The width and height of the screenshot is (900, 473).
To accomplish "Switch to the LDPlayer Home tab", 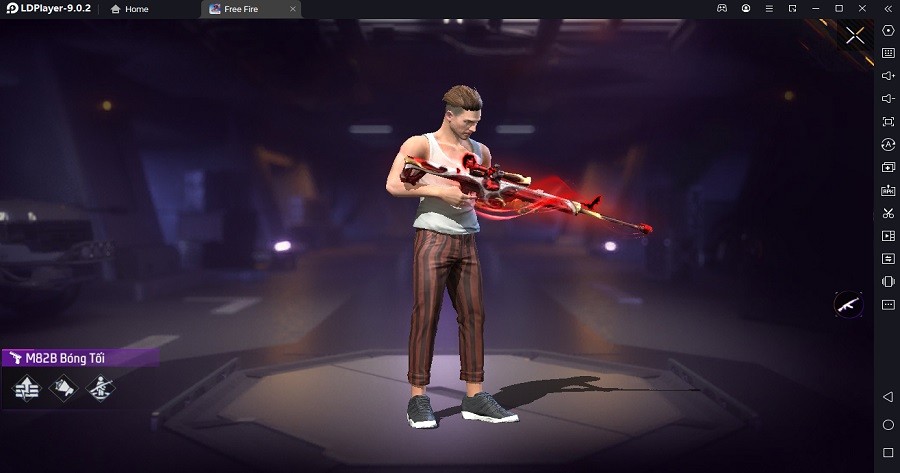I will 130,9.
